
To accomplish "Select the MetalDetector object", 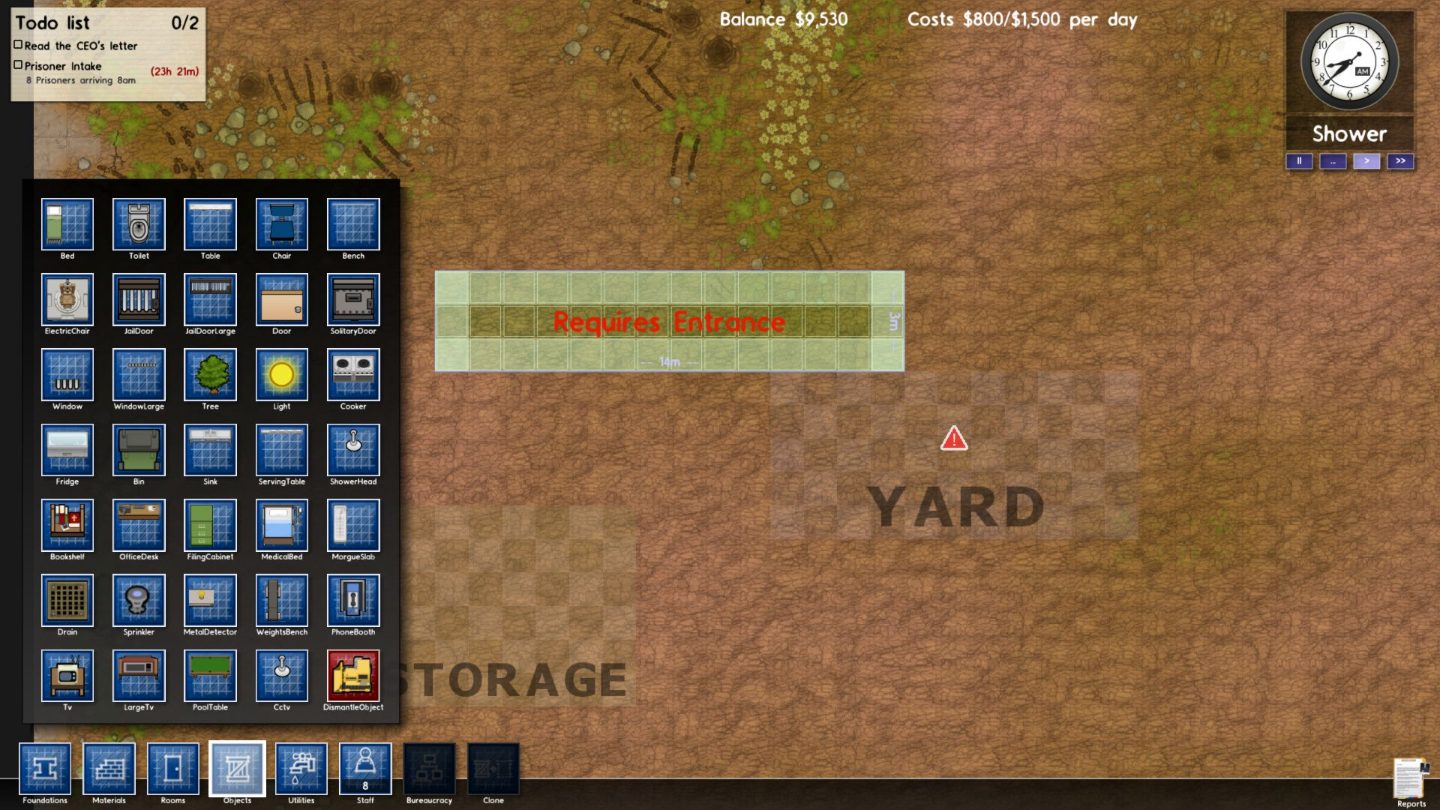I will coord(210,600).
